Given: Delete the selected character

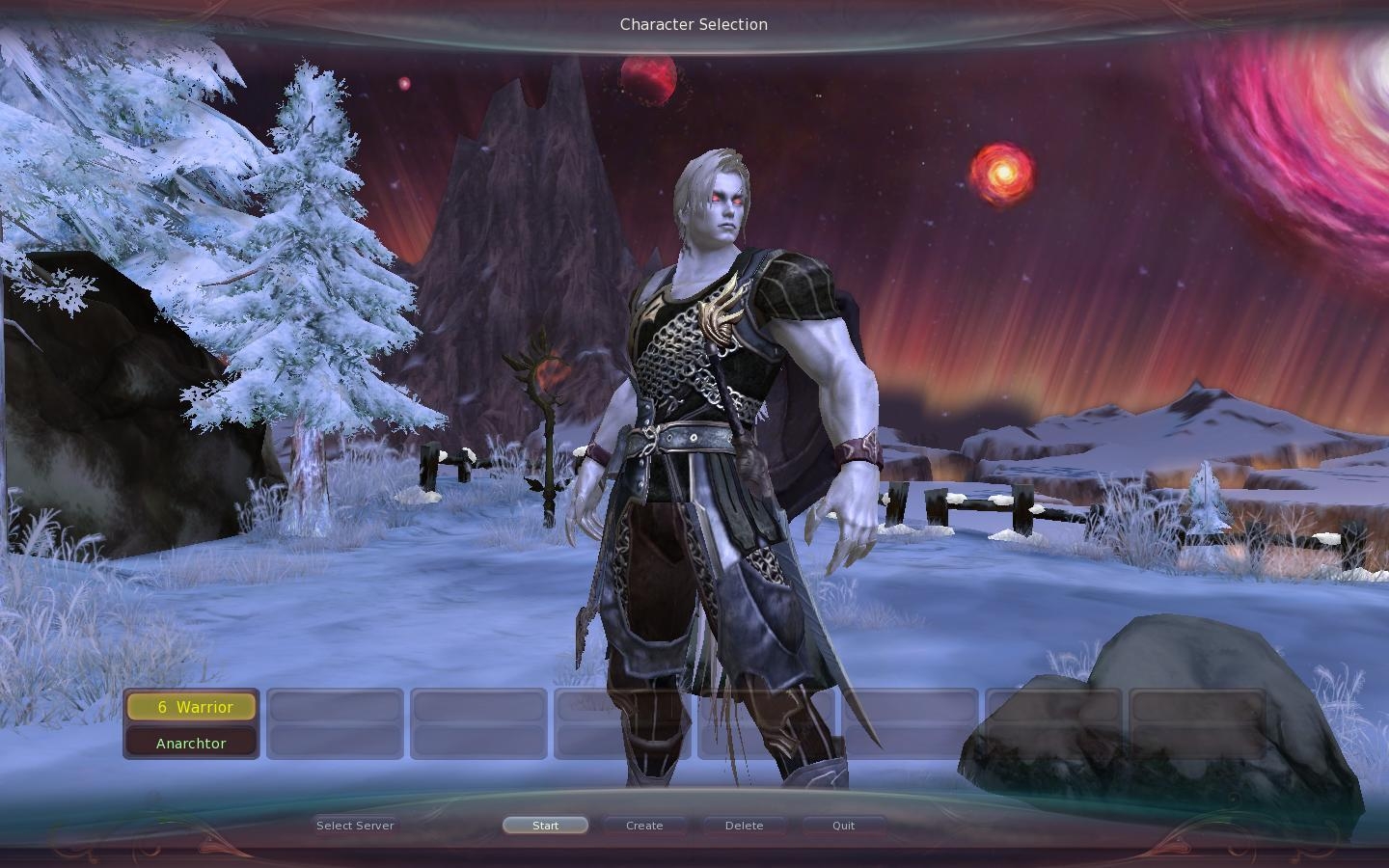Looking at the screenshot, I should 744,826.
